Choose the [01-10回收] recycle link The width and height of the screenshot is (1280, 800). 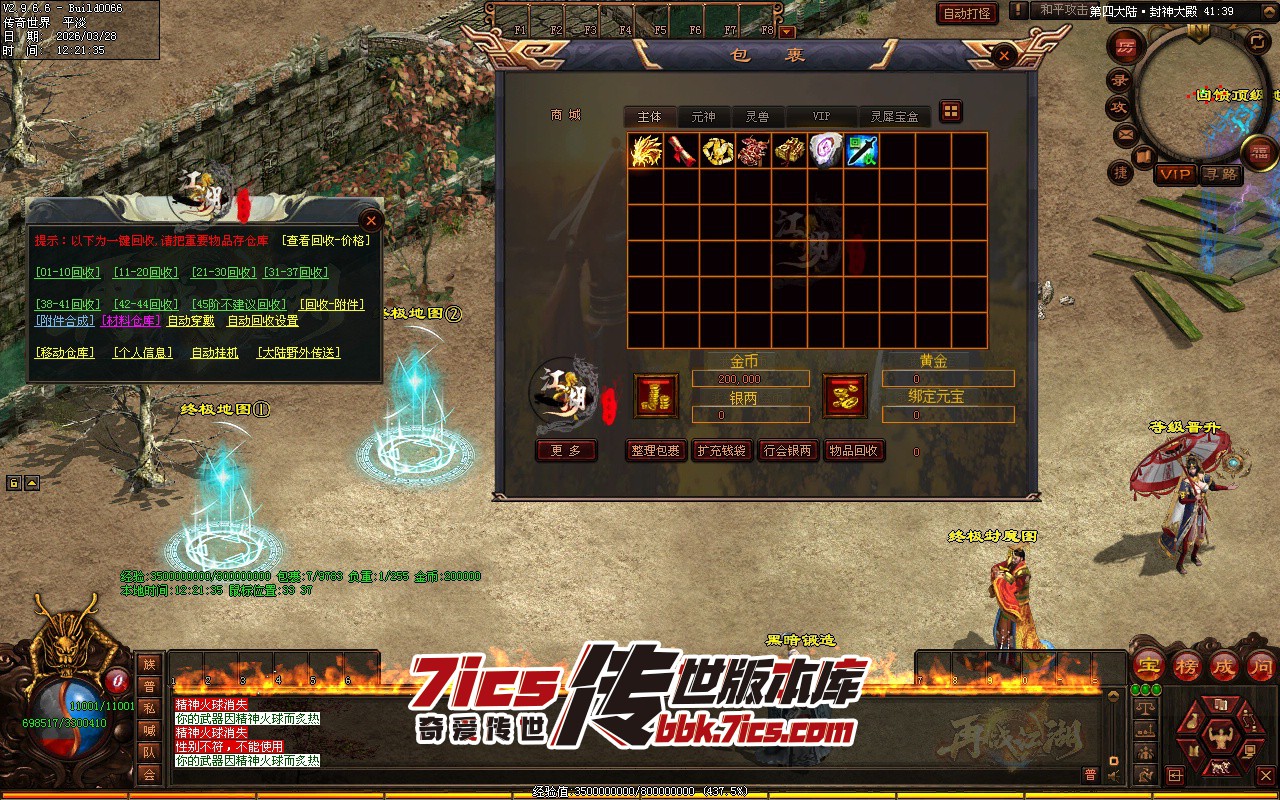tap(68, 272)
